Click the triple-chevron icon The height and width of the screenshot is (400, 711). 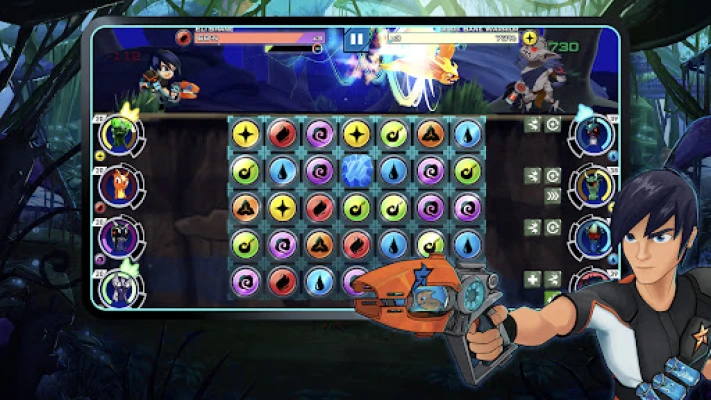point(553,197)
